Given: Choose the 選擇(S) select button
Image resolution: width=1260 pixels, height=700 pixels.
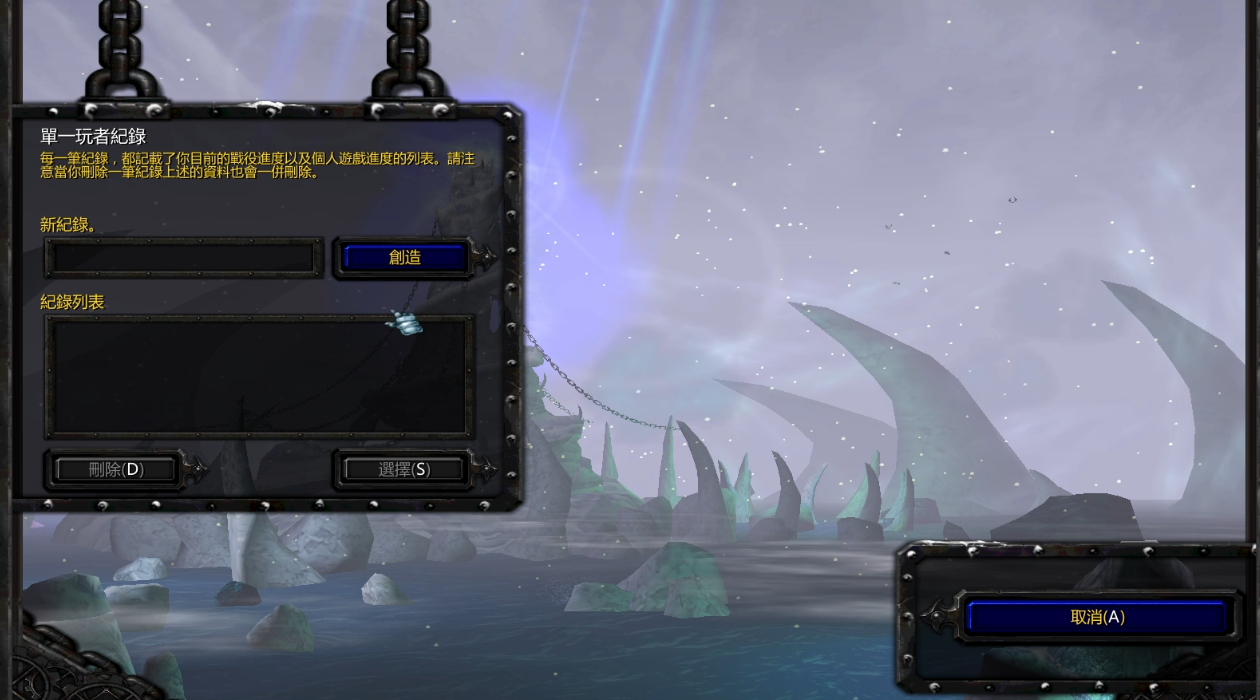Looking at the screenshot, I should click(x=404, y=469).
